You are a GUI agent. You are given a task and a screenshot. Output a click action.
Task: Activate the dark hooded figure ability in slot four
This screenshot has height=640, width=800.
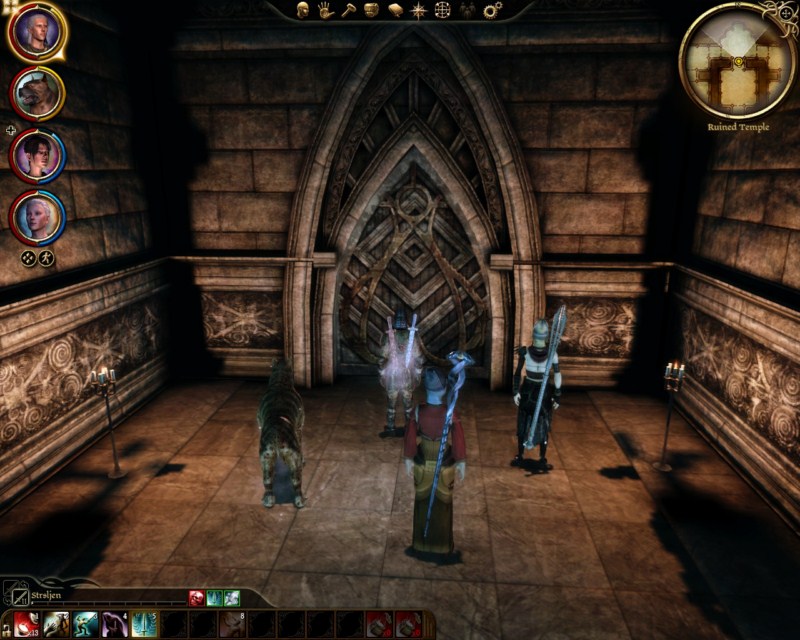(114, 624)
